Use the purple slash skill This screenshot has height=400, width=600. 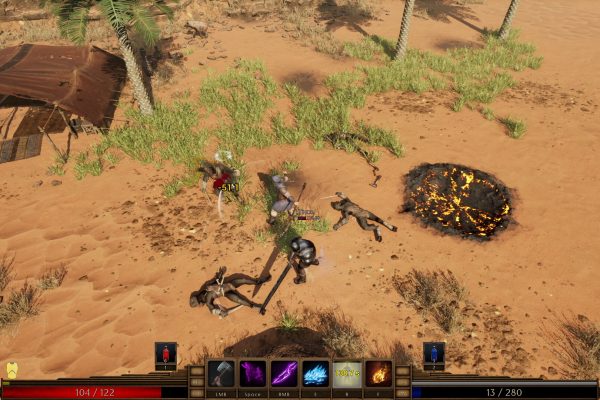click(x=284, y=374)
